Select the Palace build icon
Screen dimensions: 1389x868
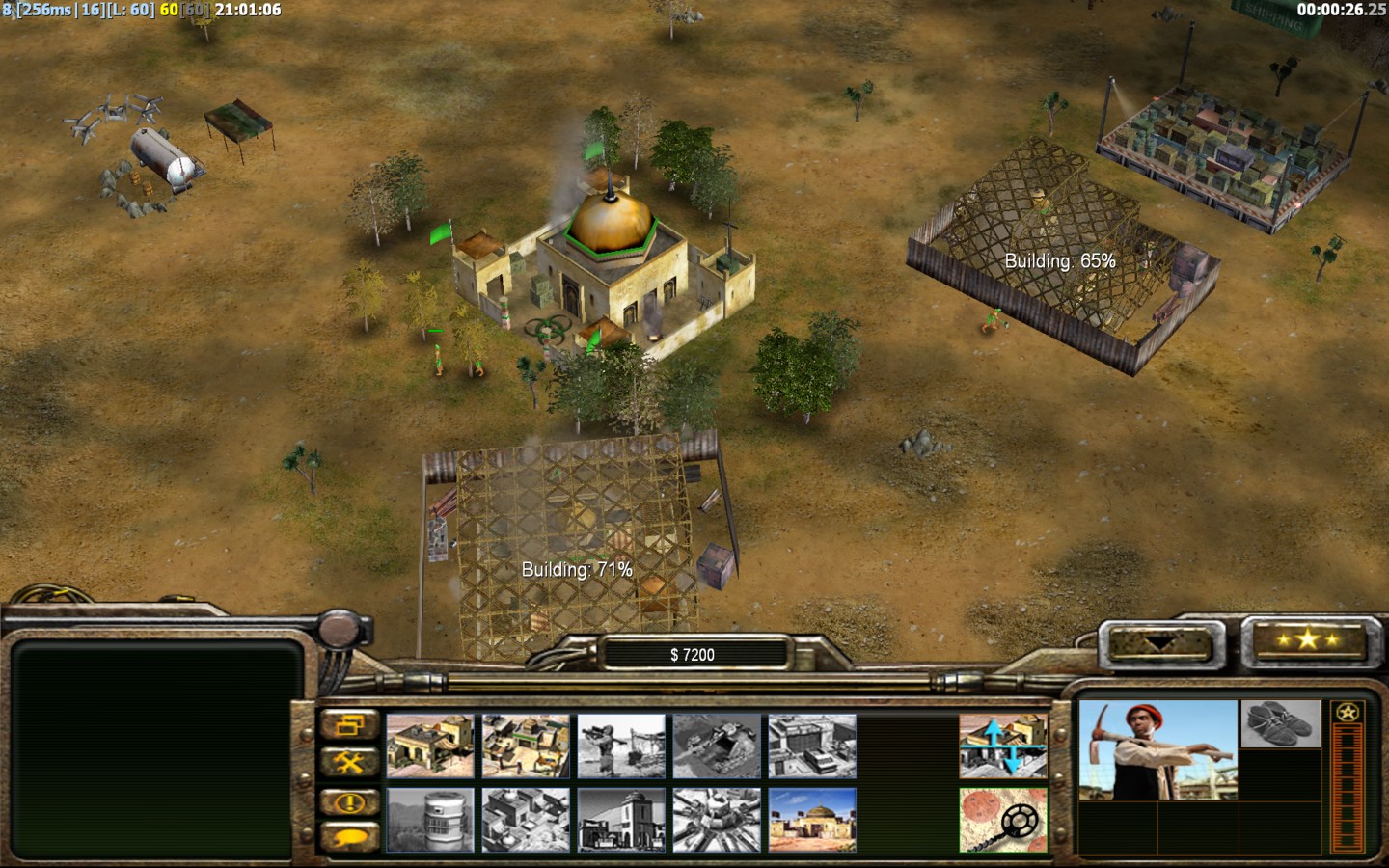tap(621, 821)
